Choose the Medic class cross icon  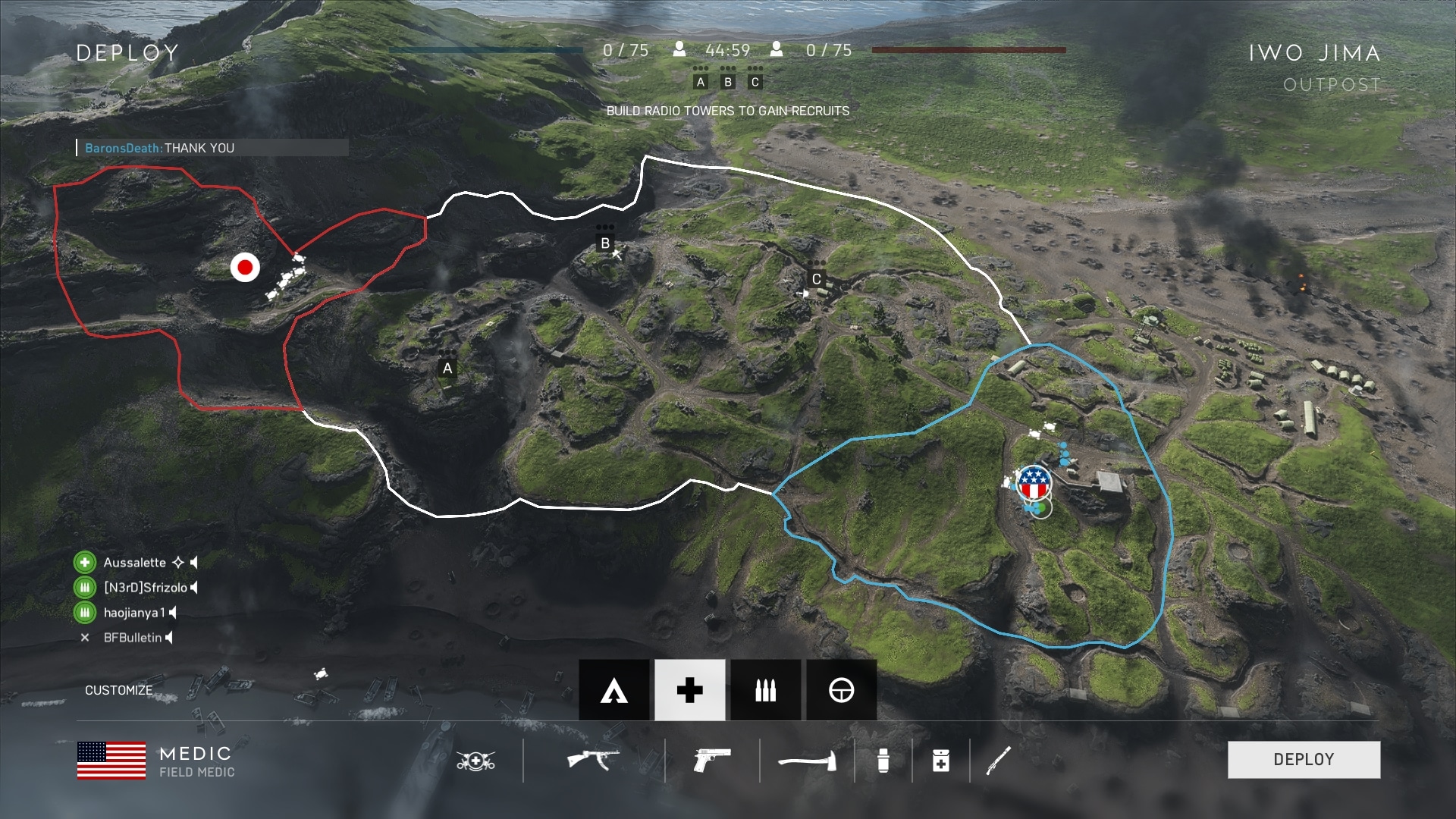(689, 690)
